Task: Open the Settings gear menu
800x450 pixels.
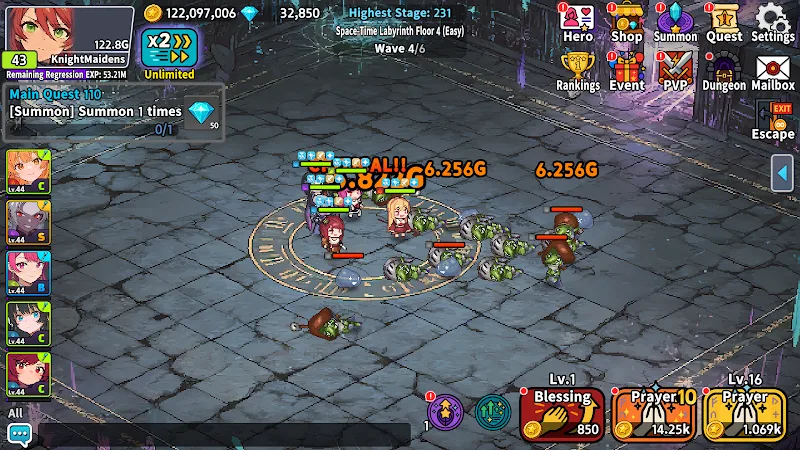Action: [772, 23]
